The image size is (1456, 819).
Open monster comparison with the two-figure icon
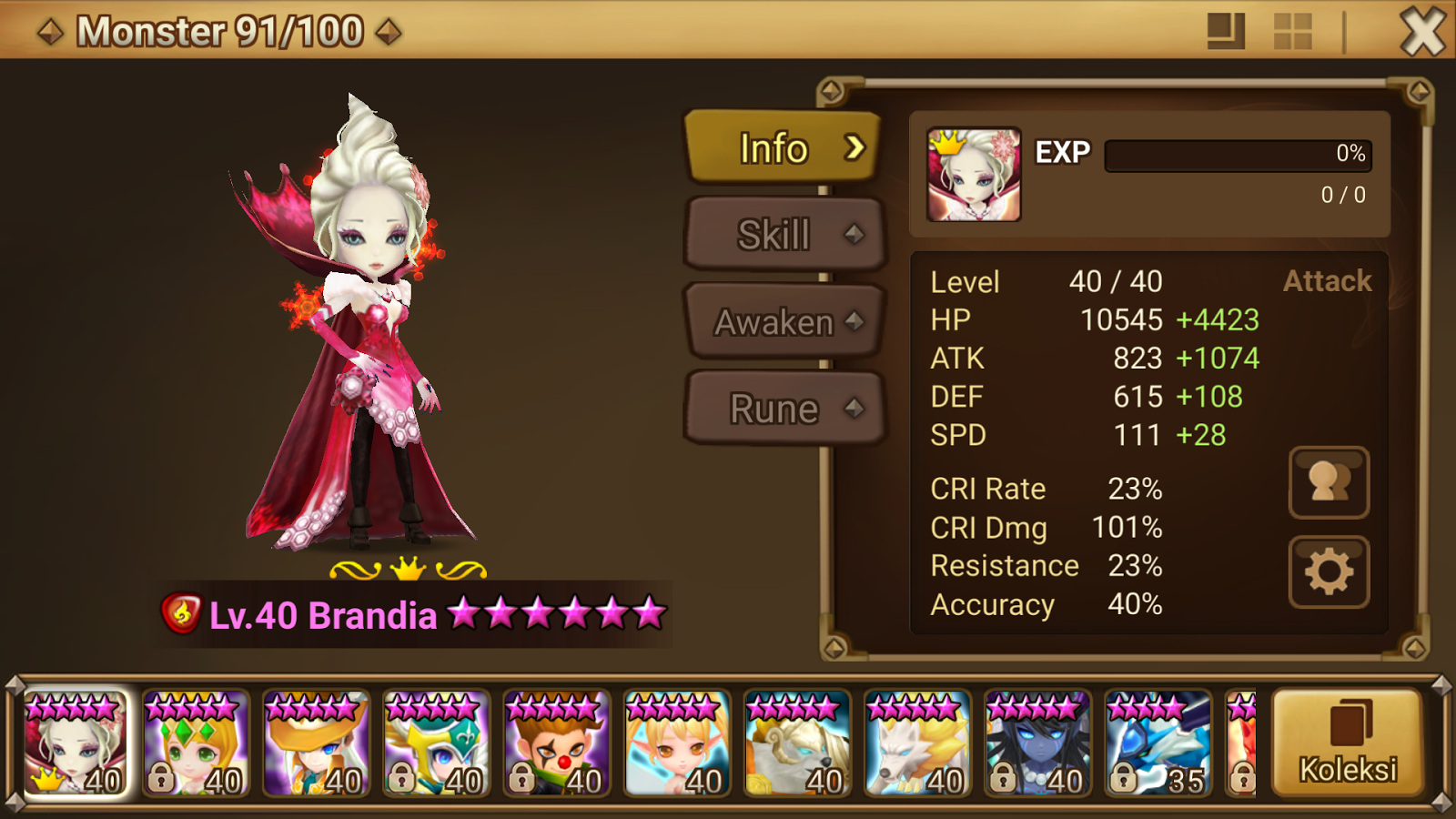coord(1329,484)
